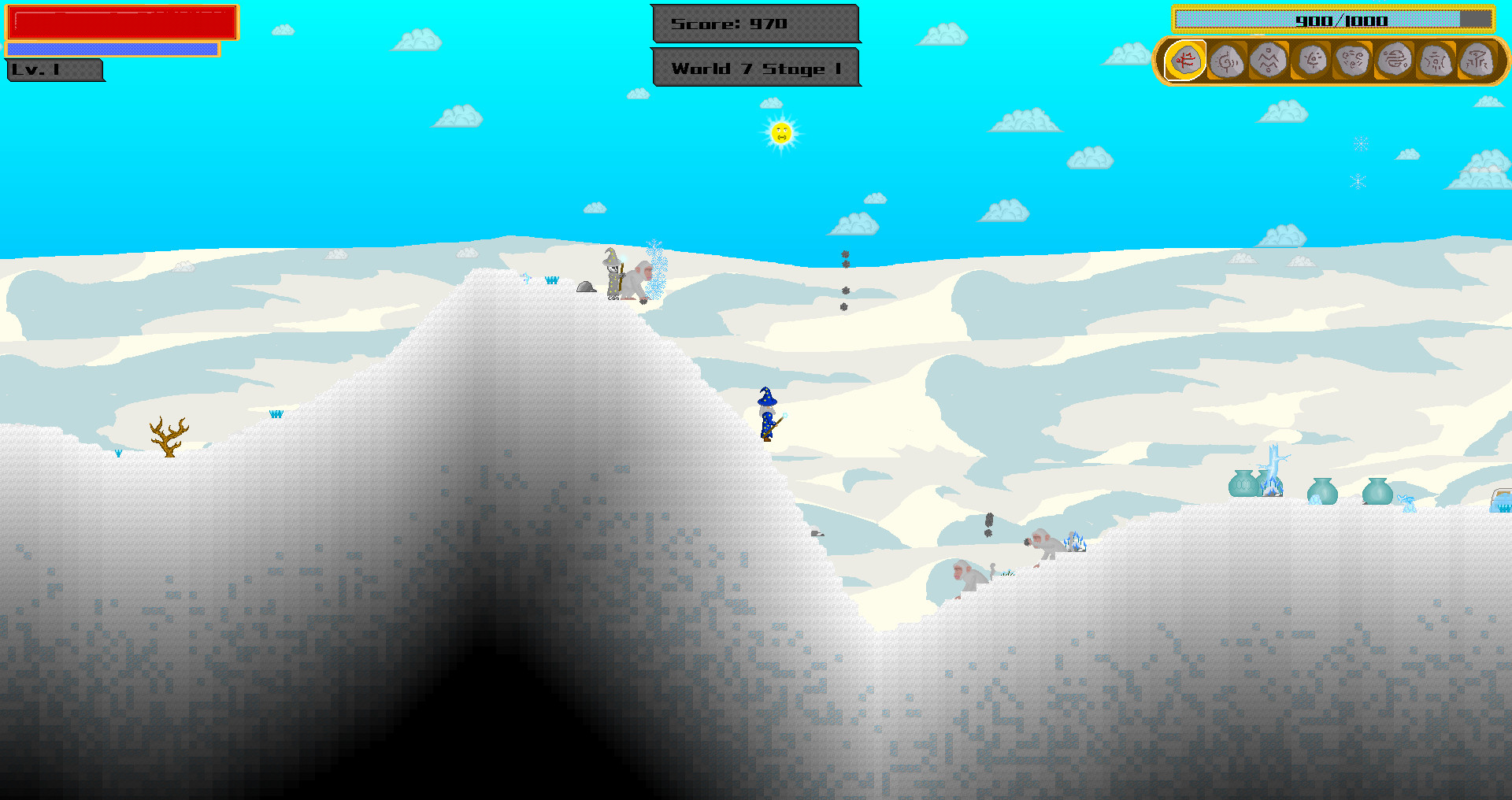The image size is (1512, 800).
Task: Click the blue-hatted wizard on the slope
Action: 765,413
